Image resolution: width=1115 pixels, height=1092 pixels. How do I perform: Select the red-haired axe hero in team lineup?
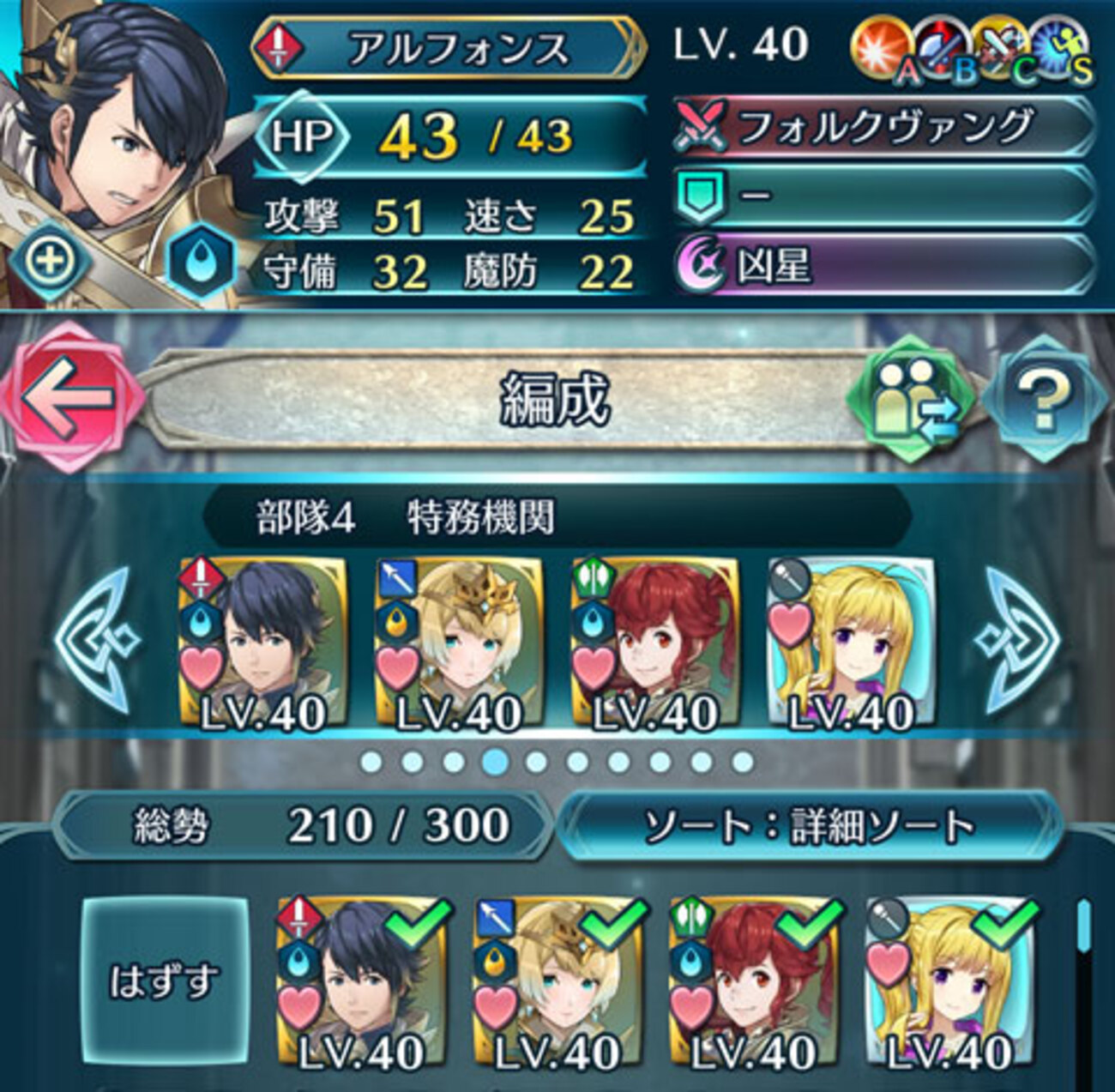coord(654,645)
